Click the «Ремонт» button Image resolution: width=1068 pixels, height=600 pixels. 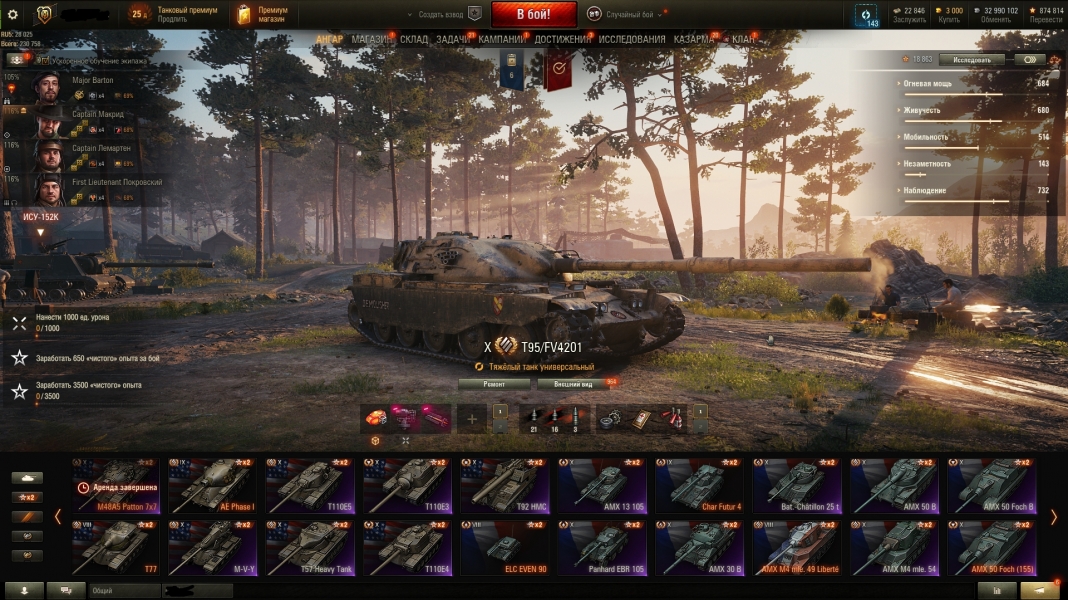click(494, 384)
